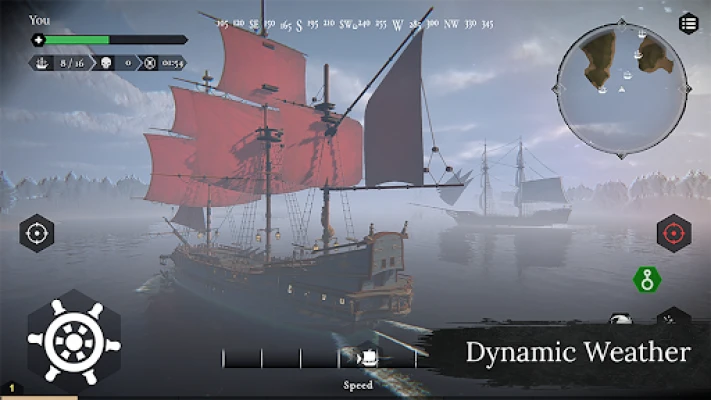Adjust the Speed slider with ship marker

point(366,357)
